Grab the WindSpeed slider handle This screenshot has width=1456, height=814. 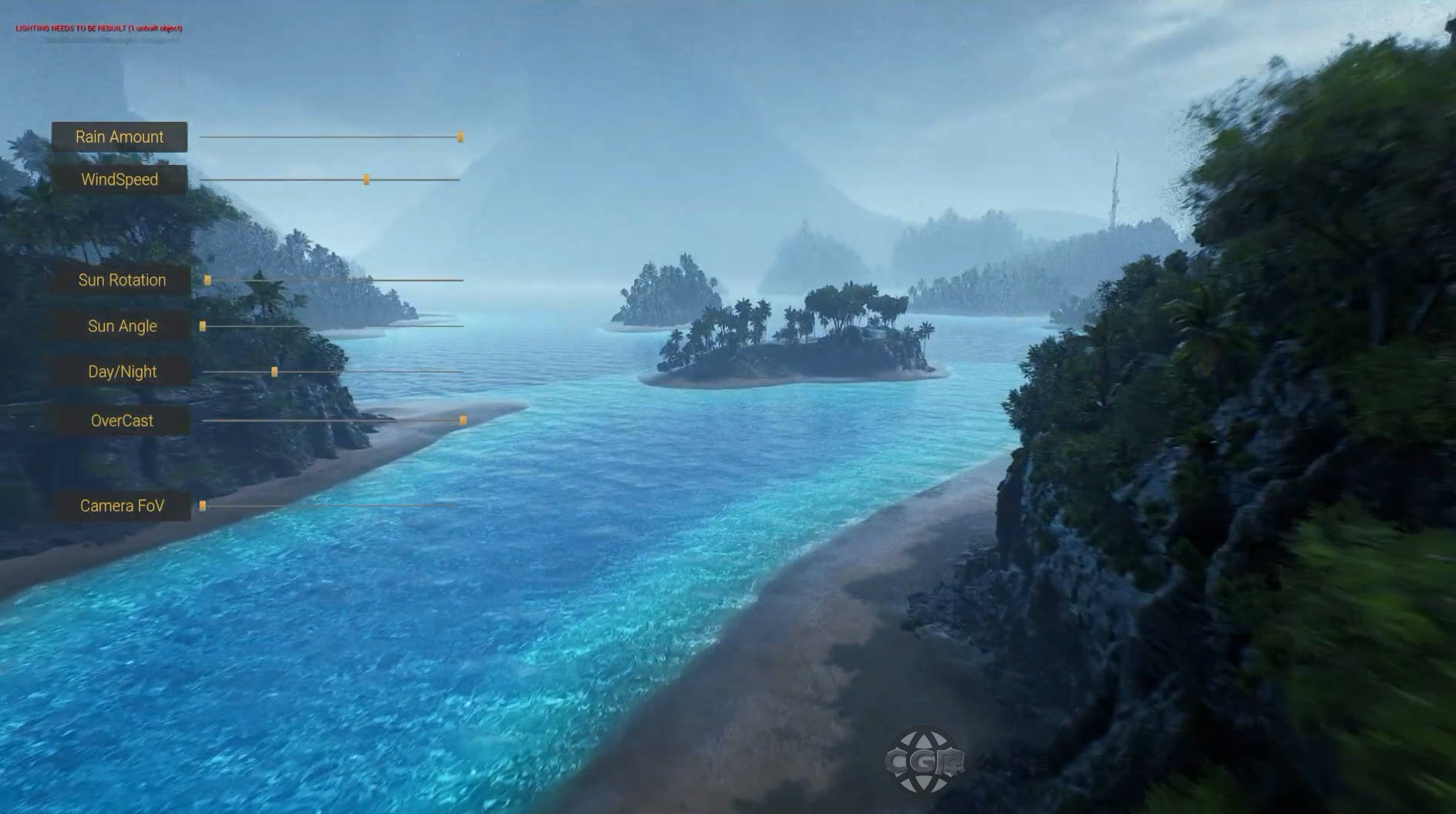pyautogui.click(x=366, y=180)
